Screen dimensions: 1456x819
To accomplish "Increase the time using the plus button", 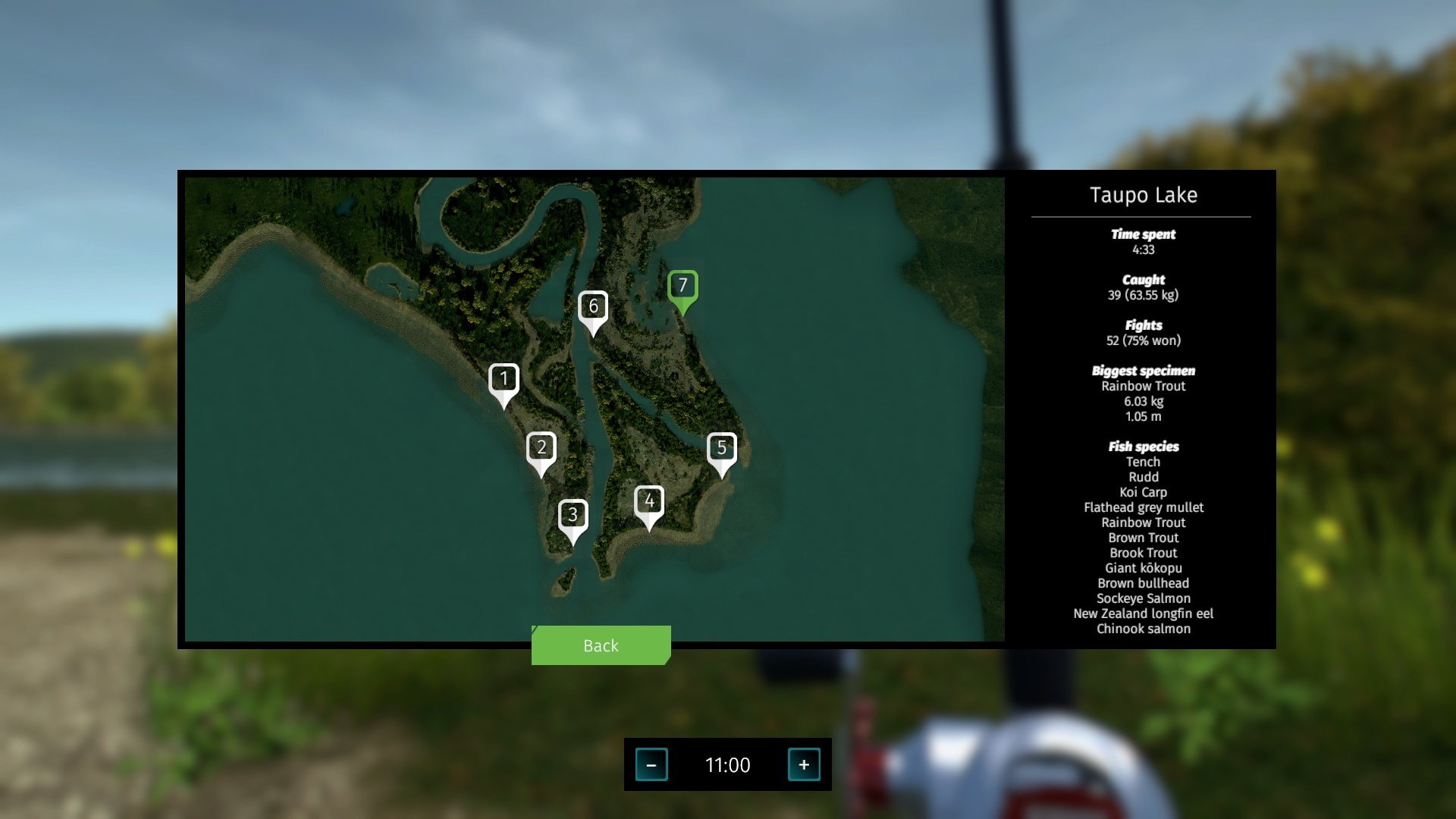I will [x=804, y=765].
